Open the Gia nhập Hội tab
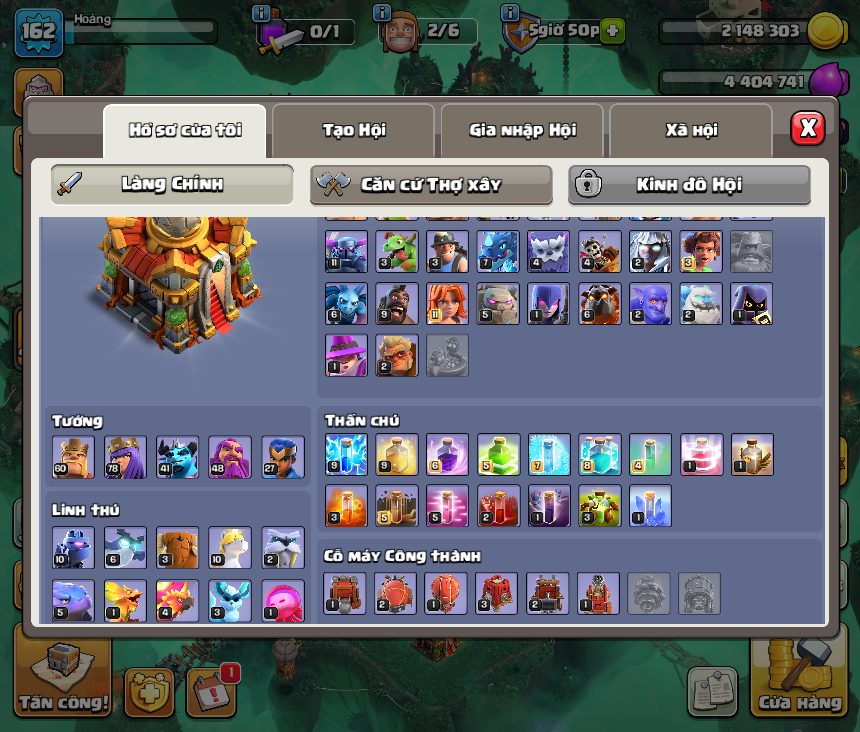Viewport: 860px width, 732px height. 521,130
